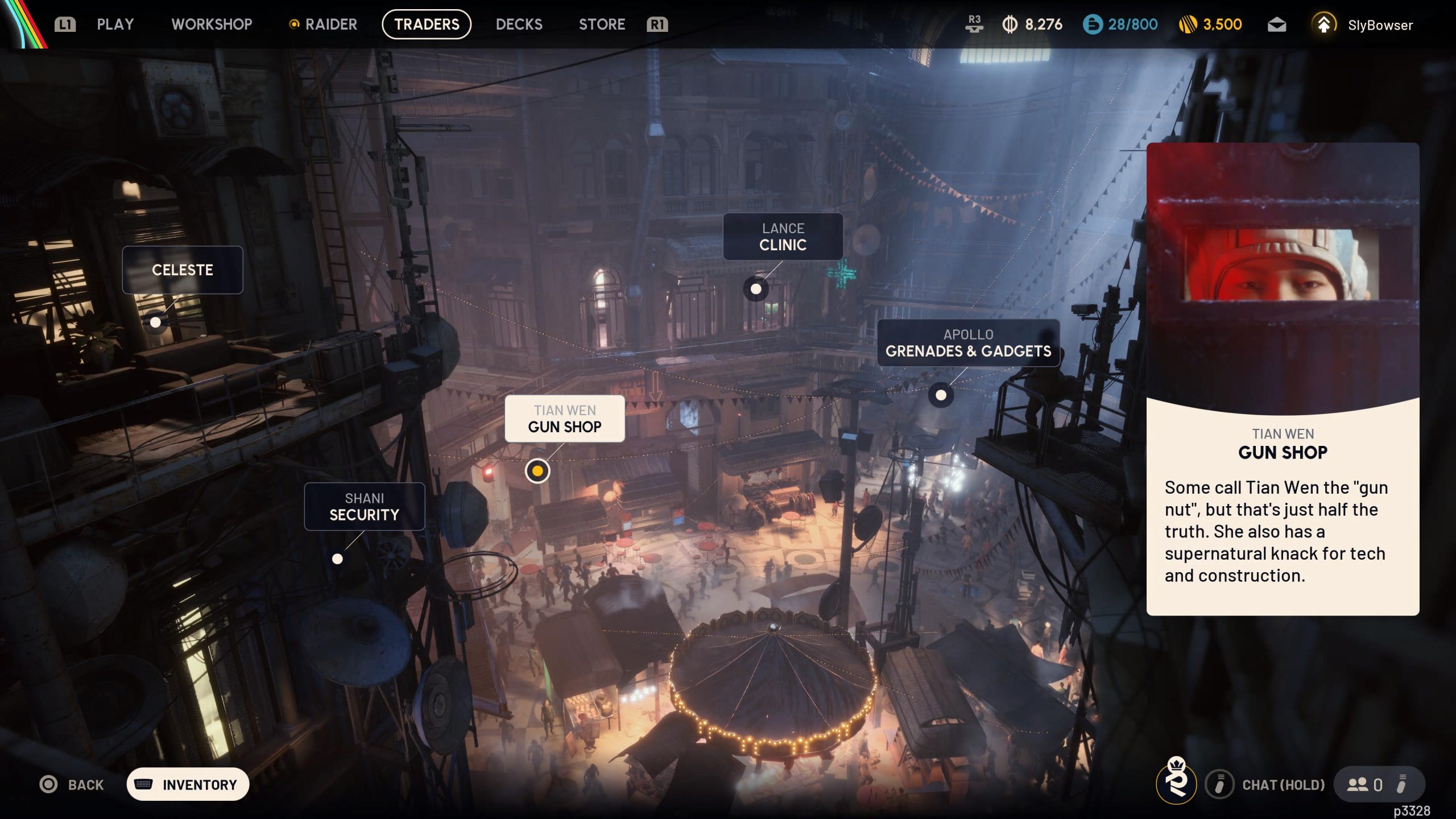Open the mail envelope icon
Viewport: 1456px width, 819px height.
1277,24
